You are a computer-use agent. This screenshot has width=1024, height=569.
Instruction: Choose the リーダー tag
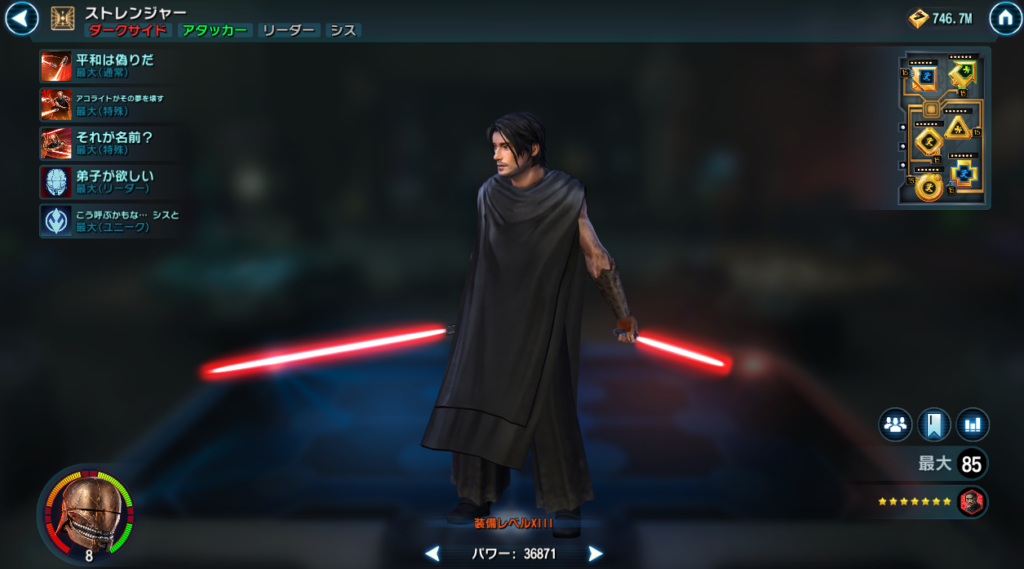(288, 31)
